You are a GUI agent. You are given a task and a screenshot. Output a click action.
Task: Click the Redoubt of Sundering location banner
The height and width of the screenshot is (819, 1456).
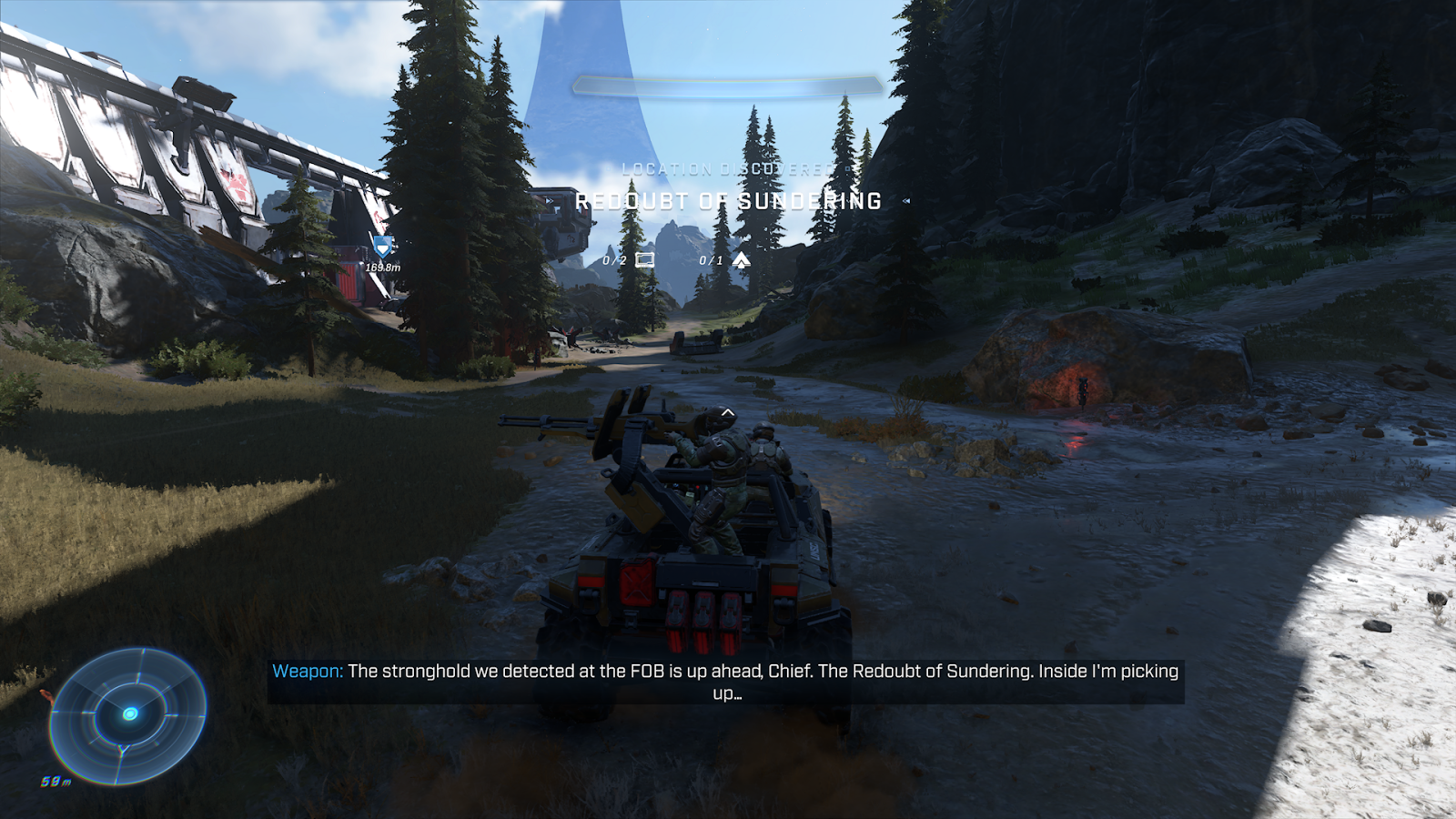728,201
